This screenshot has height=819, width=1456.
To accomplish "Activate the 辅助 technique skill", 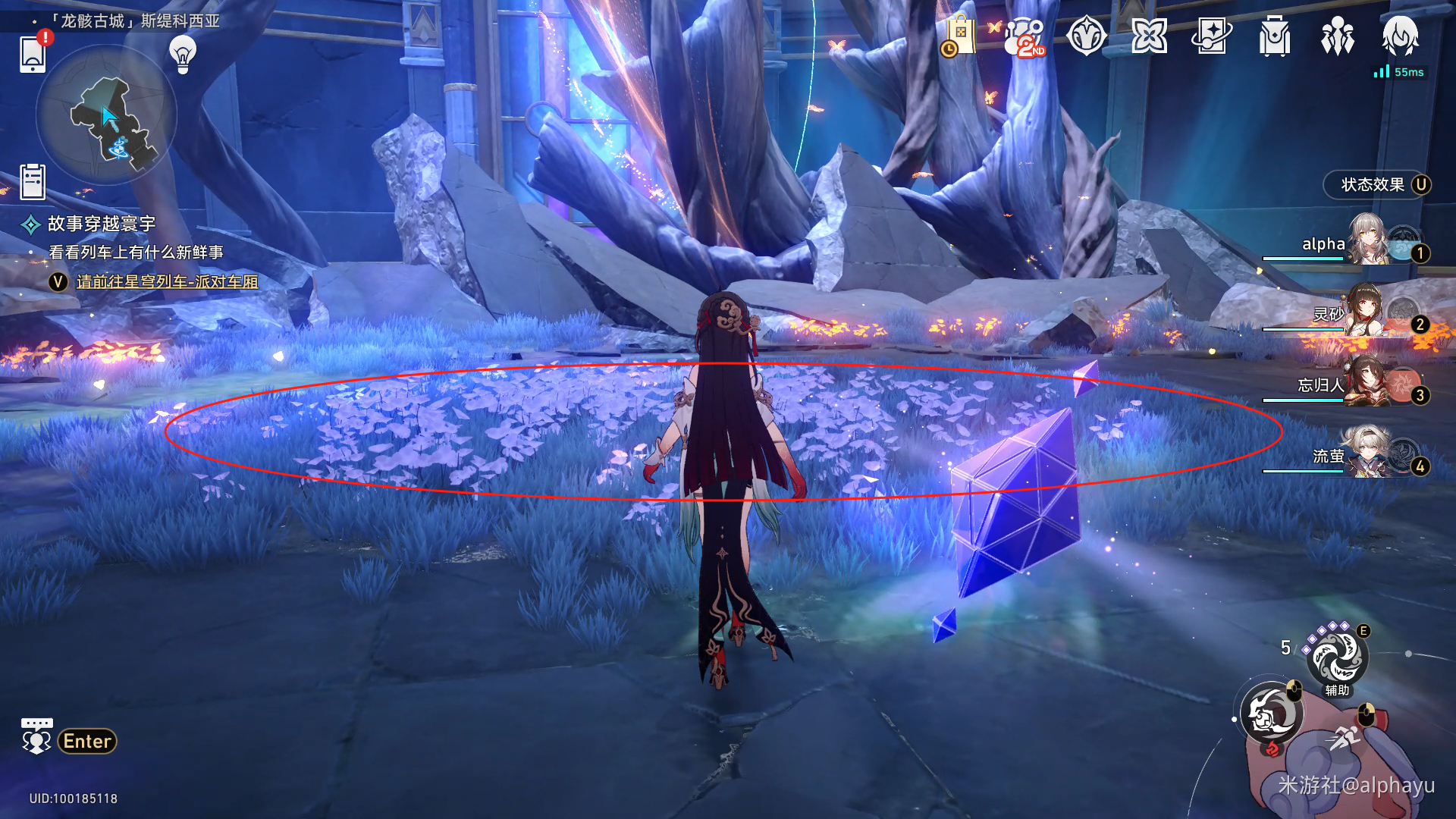I will coord(1337,658).
